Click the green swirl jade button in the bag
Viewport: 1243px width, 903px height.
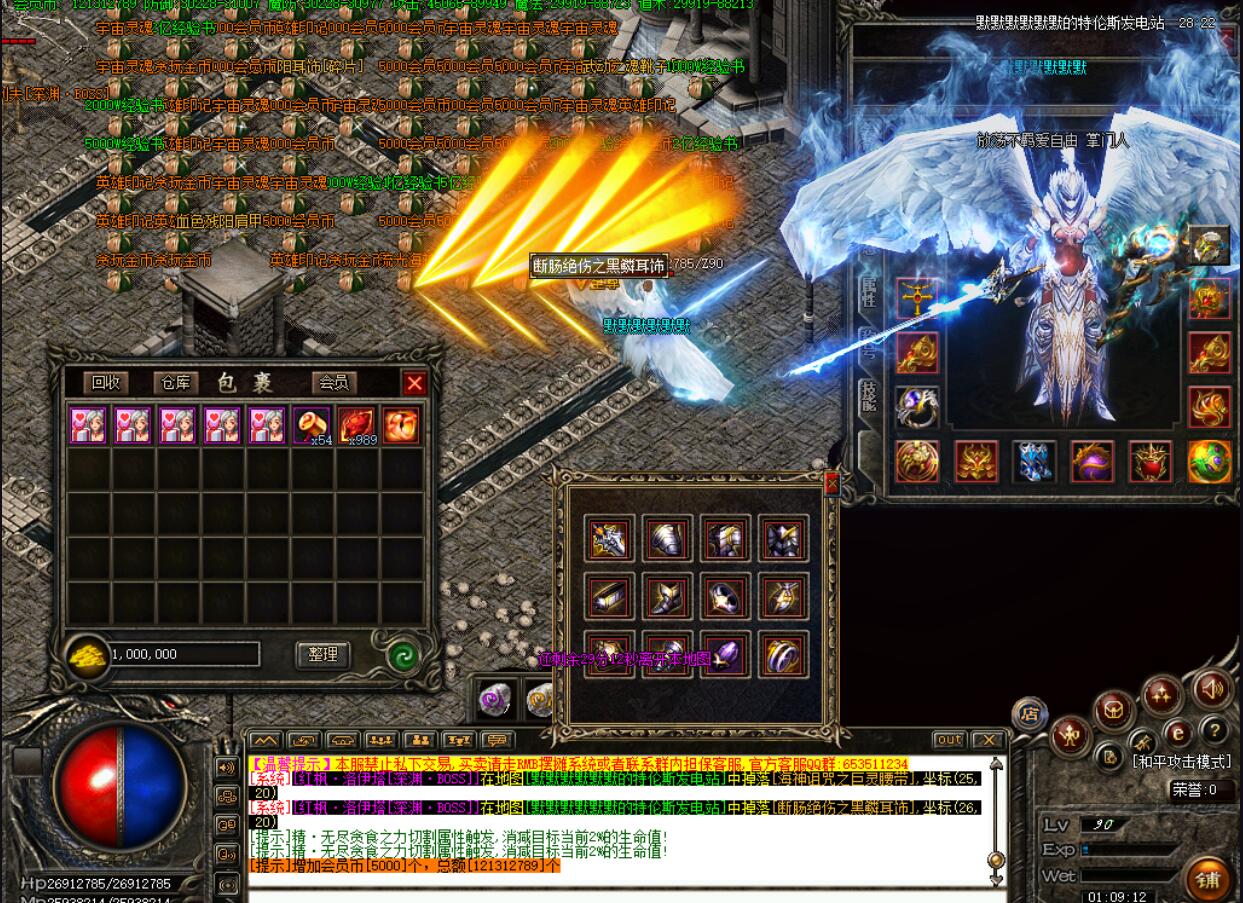(404, 655)
